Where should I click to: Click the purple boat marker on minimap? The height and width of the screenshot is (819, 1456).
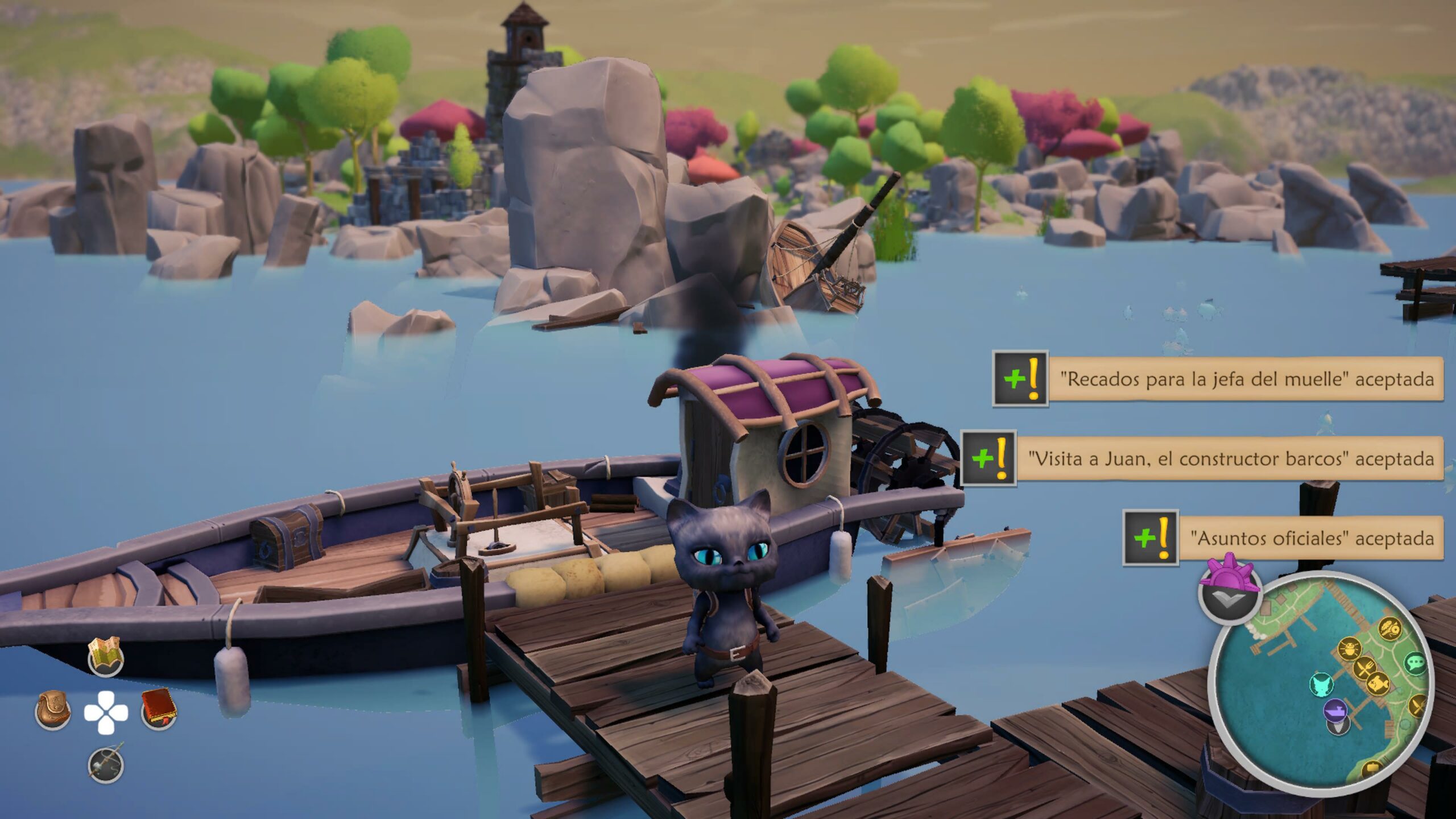point(1334,710)
